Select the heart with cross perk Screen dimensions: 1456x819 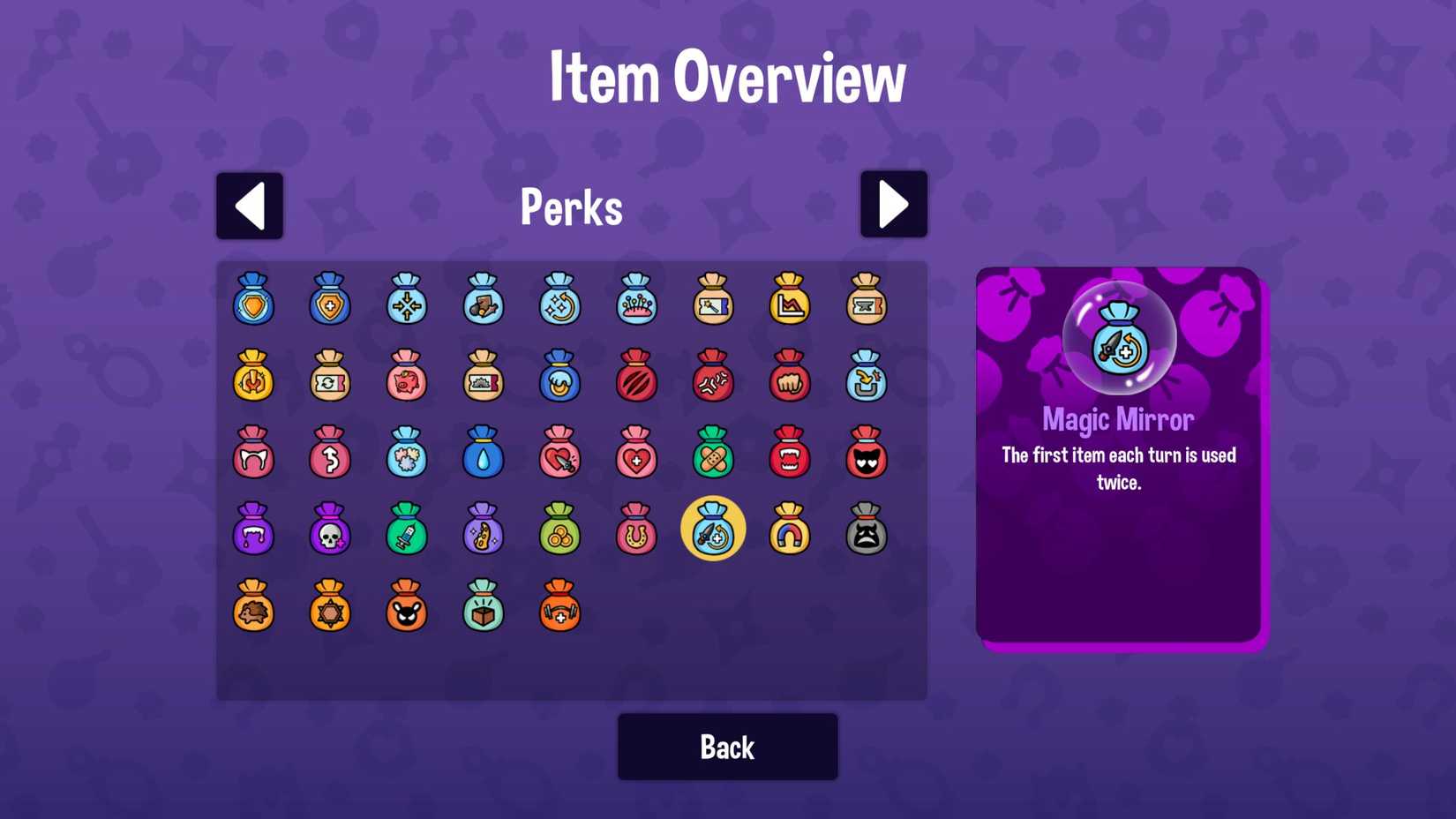click(636, 456)
